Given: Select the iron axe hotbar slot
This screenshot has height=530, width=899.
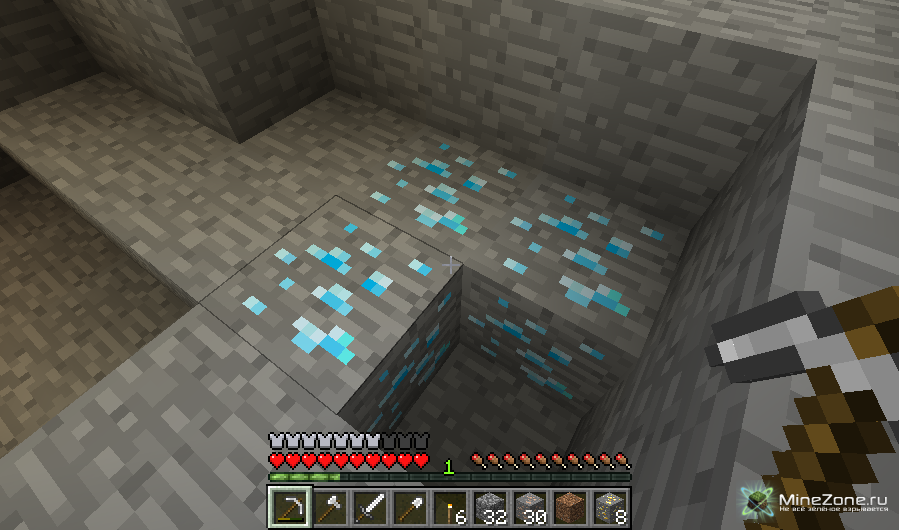Looking at the screenshot, I should tap(329, 508).
